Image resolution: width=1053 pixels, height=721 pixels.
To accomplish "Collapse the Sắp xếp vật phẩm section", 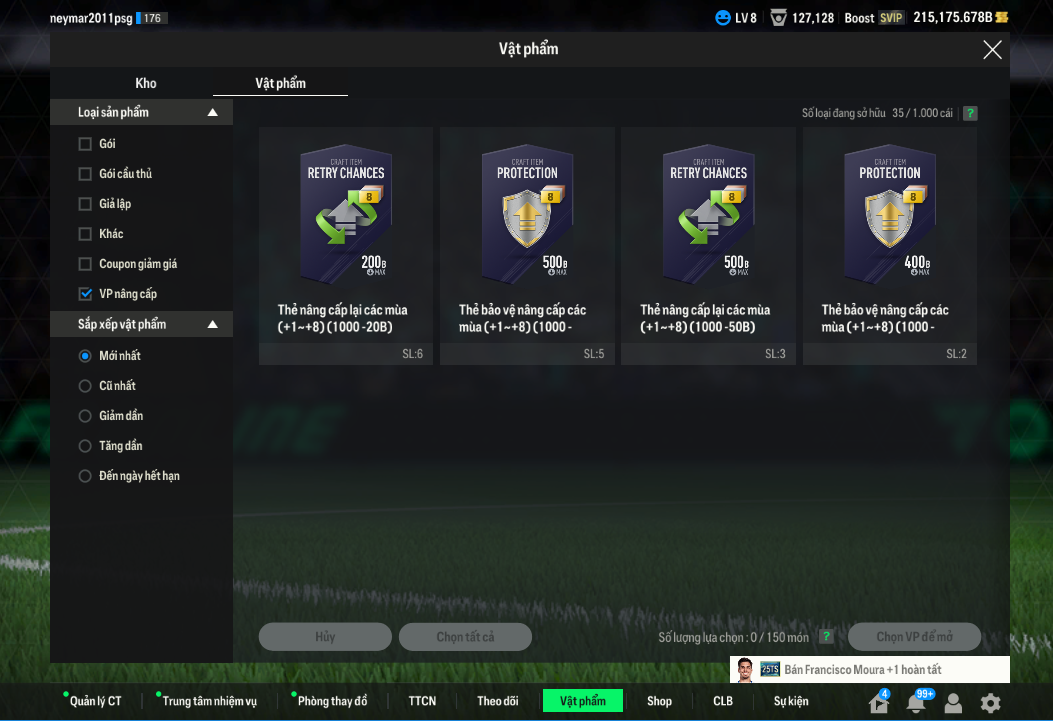I will 212,325.
